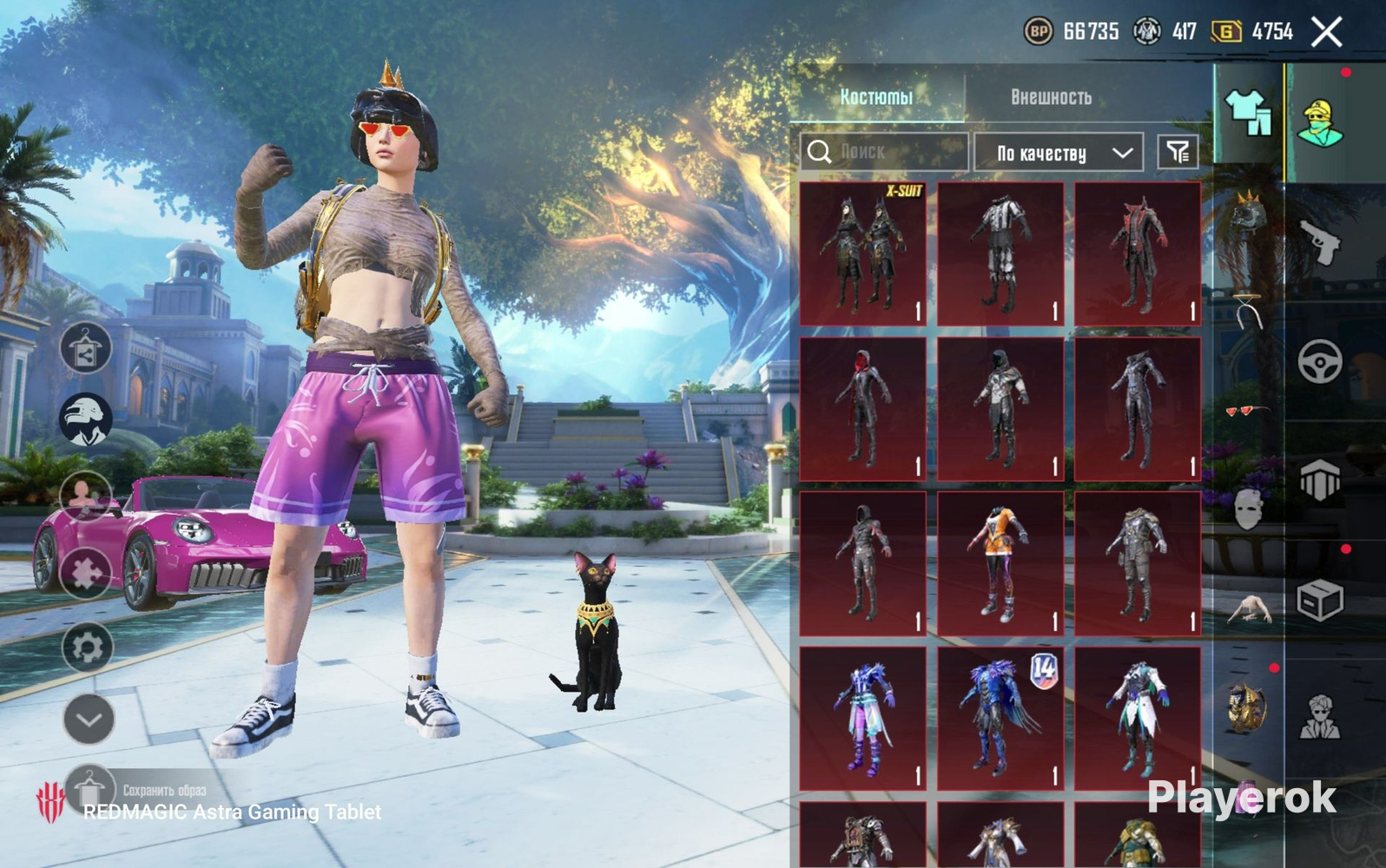
Task: Open the gear settings button
Action: [x=87, y=647]
